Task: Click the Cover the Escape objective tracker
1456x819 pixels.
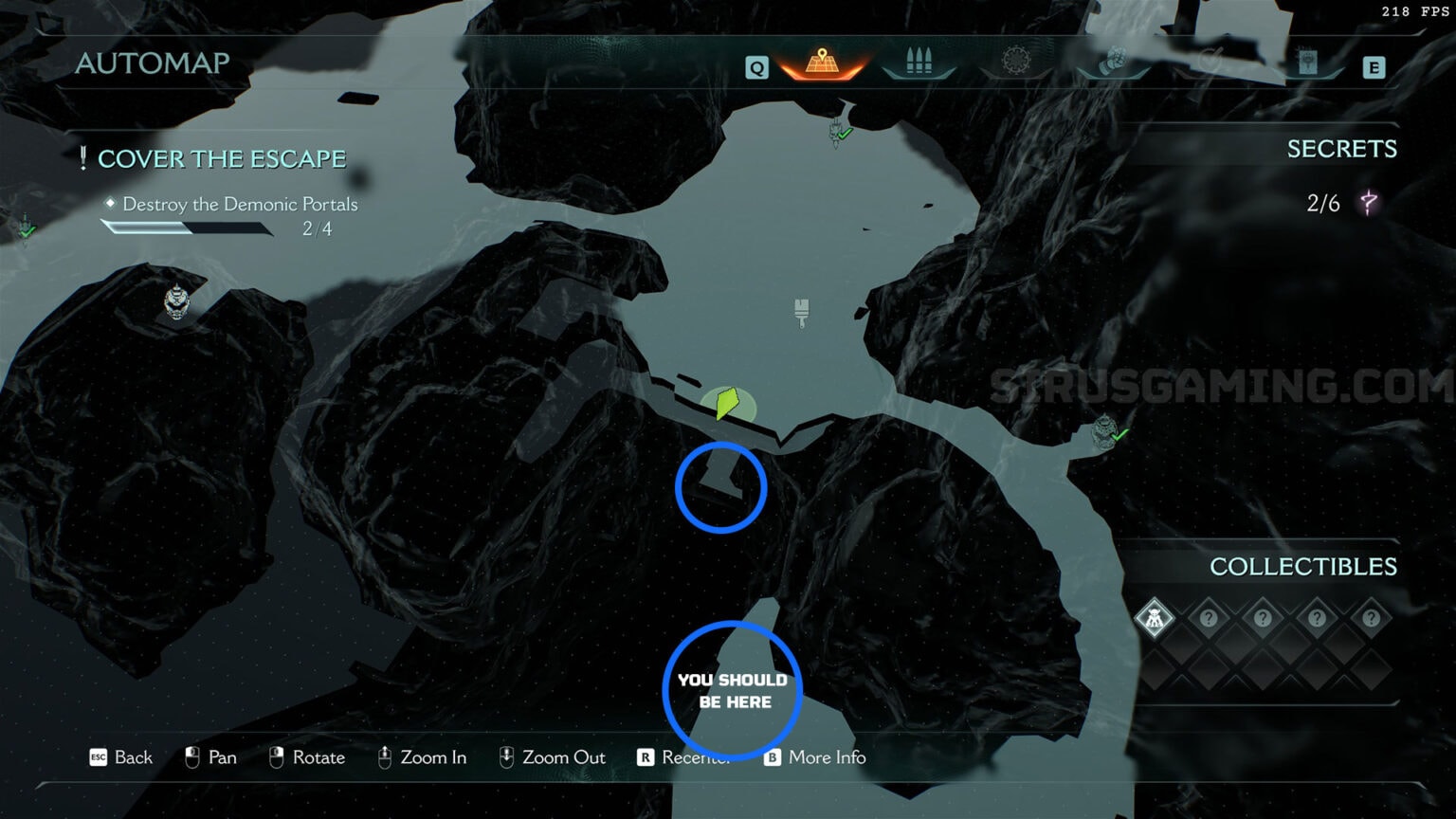Action: point(221,159)
